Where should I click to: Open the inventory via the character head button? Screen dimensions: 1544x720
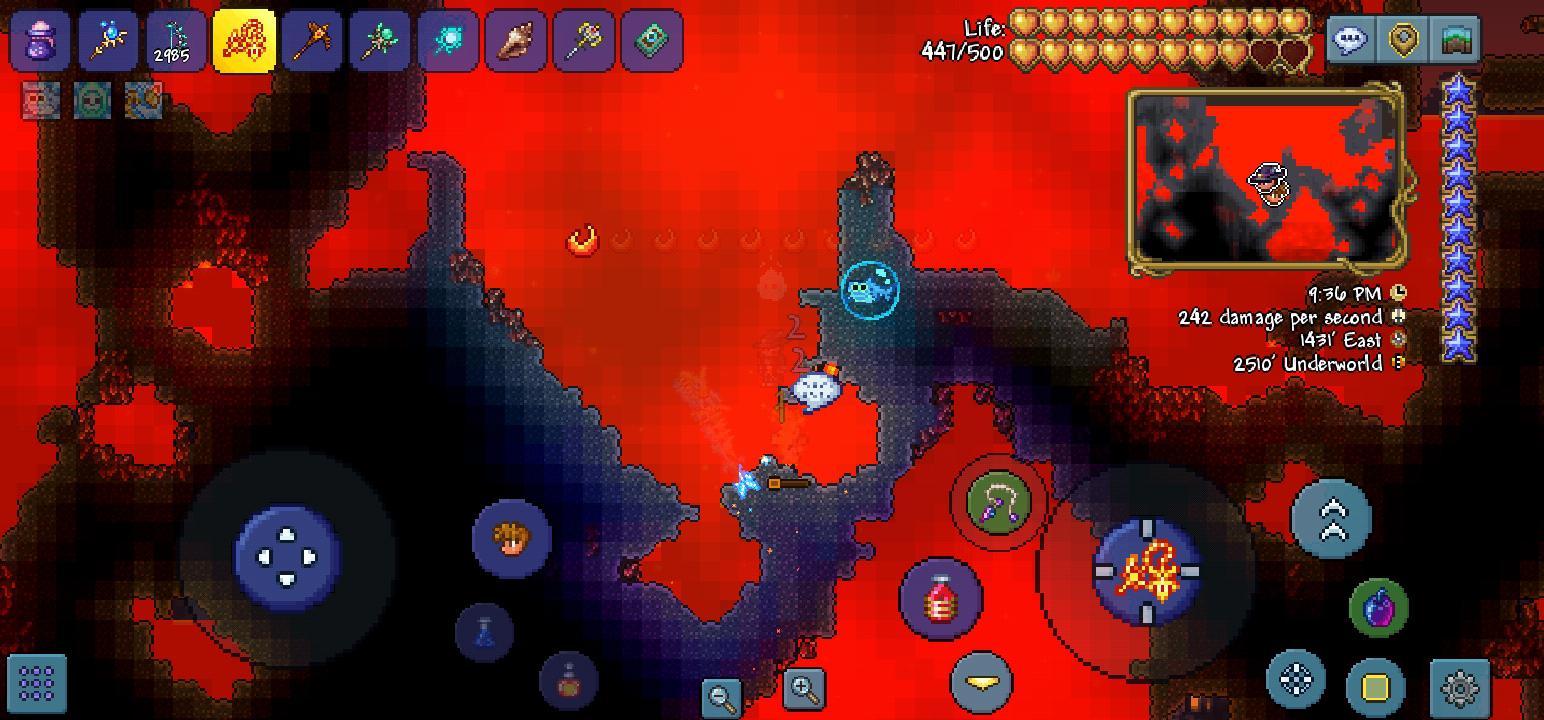(510, 540)
